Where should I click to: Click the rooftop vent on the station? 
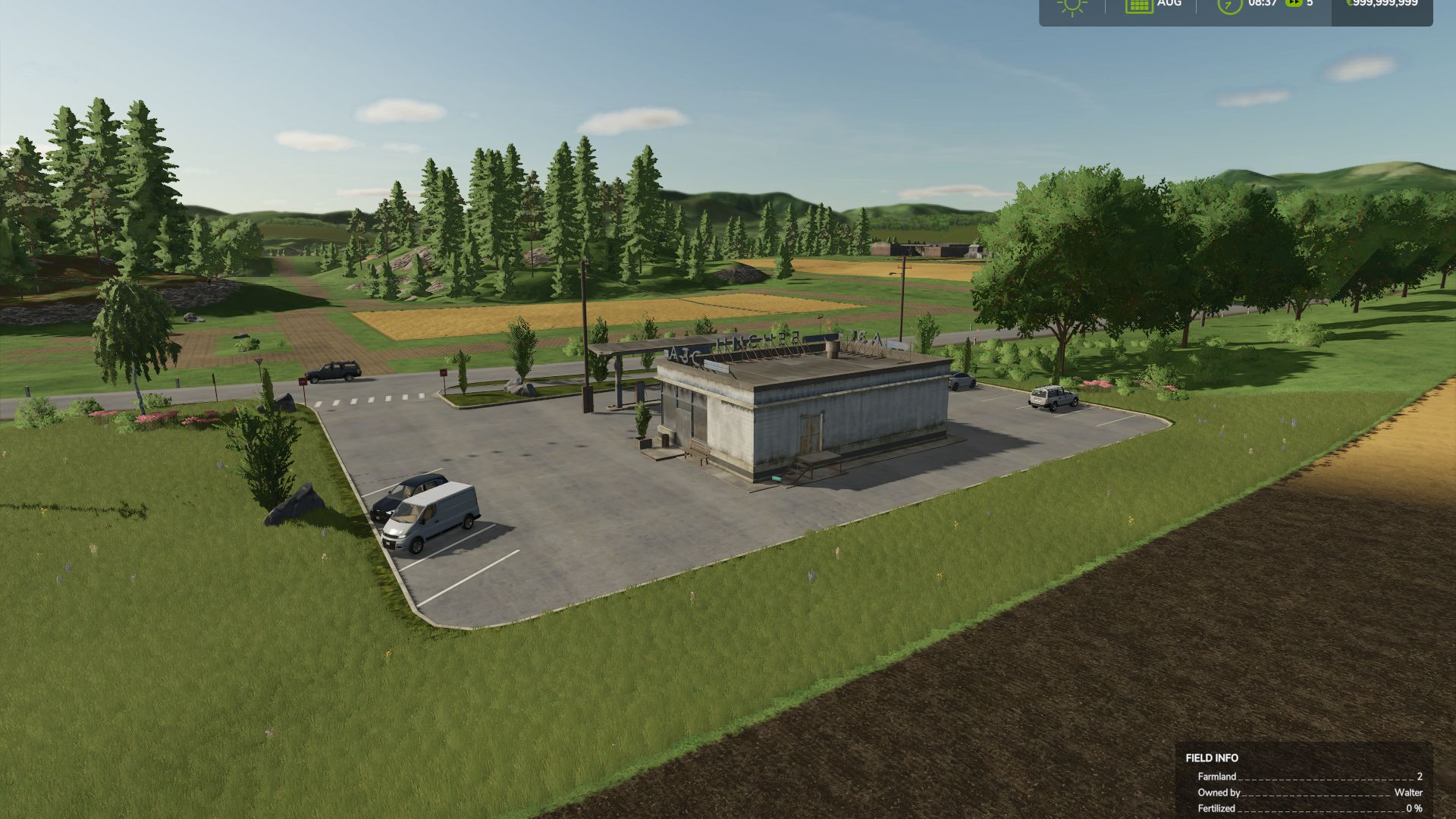click(x=832, y=347)
